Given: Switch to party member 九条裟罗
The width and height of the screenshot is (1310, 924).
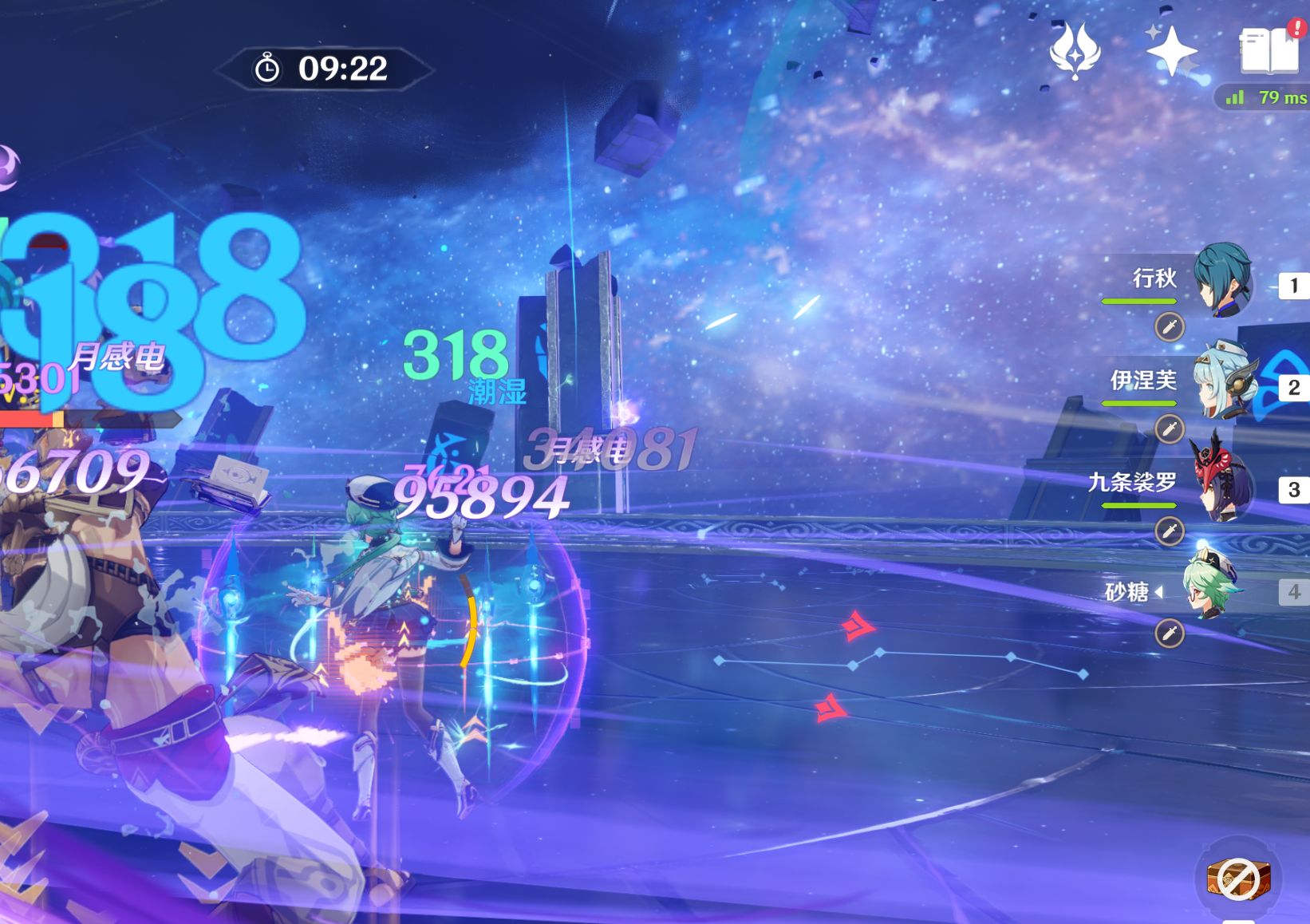Looking at the screenshot, I should [1222, 484].
